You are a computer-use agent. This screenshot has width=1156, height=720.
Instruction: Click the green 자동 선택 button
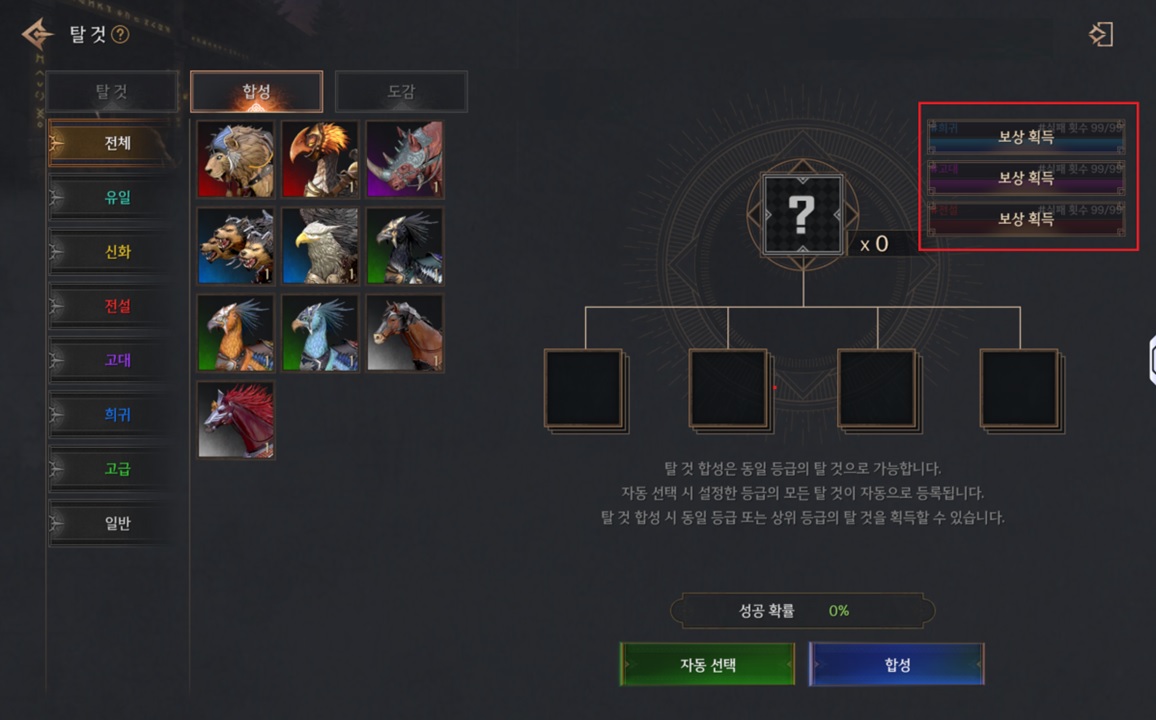coord(707,664)
